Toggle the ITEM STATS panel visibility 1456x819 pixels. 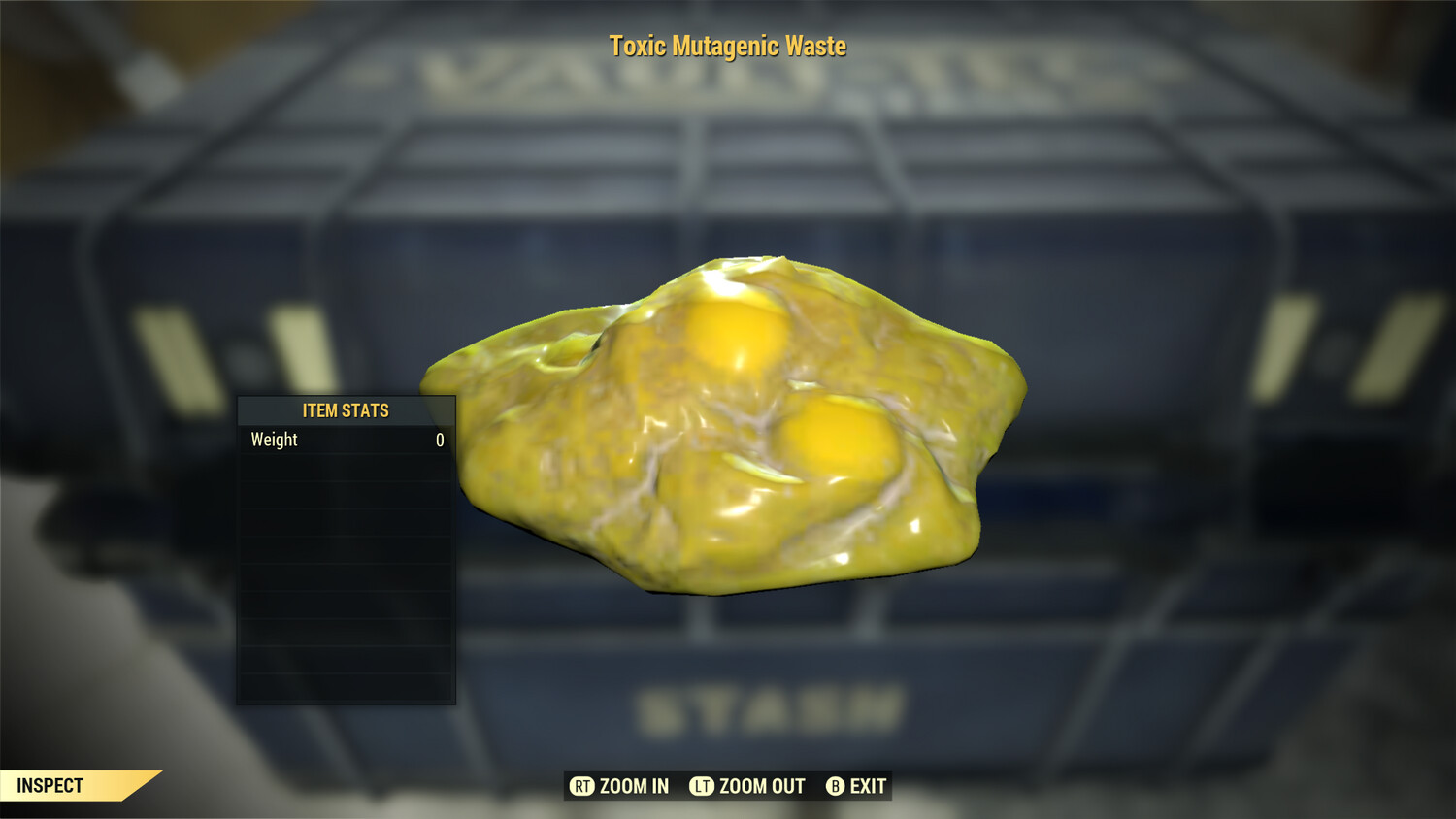345,410
